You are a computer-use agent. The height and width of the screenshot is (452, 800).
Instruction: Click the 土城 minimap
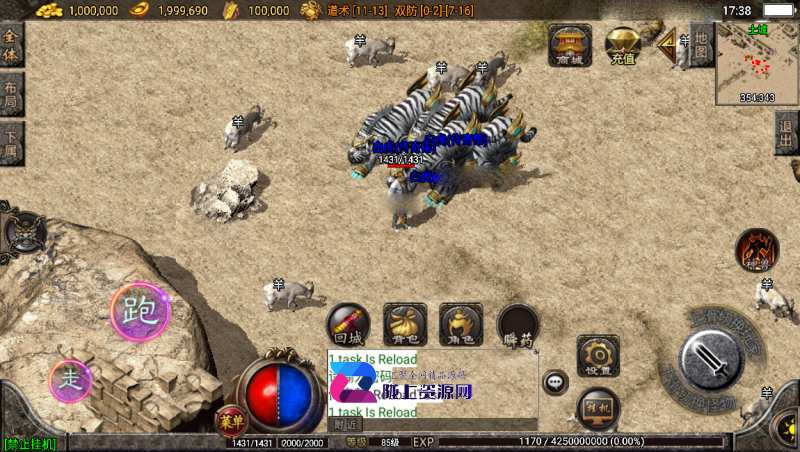[757, 63]
